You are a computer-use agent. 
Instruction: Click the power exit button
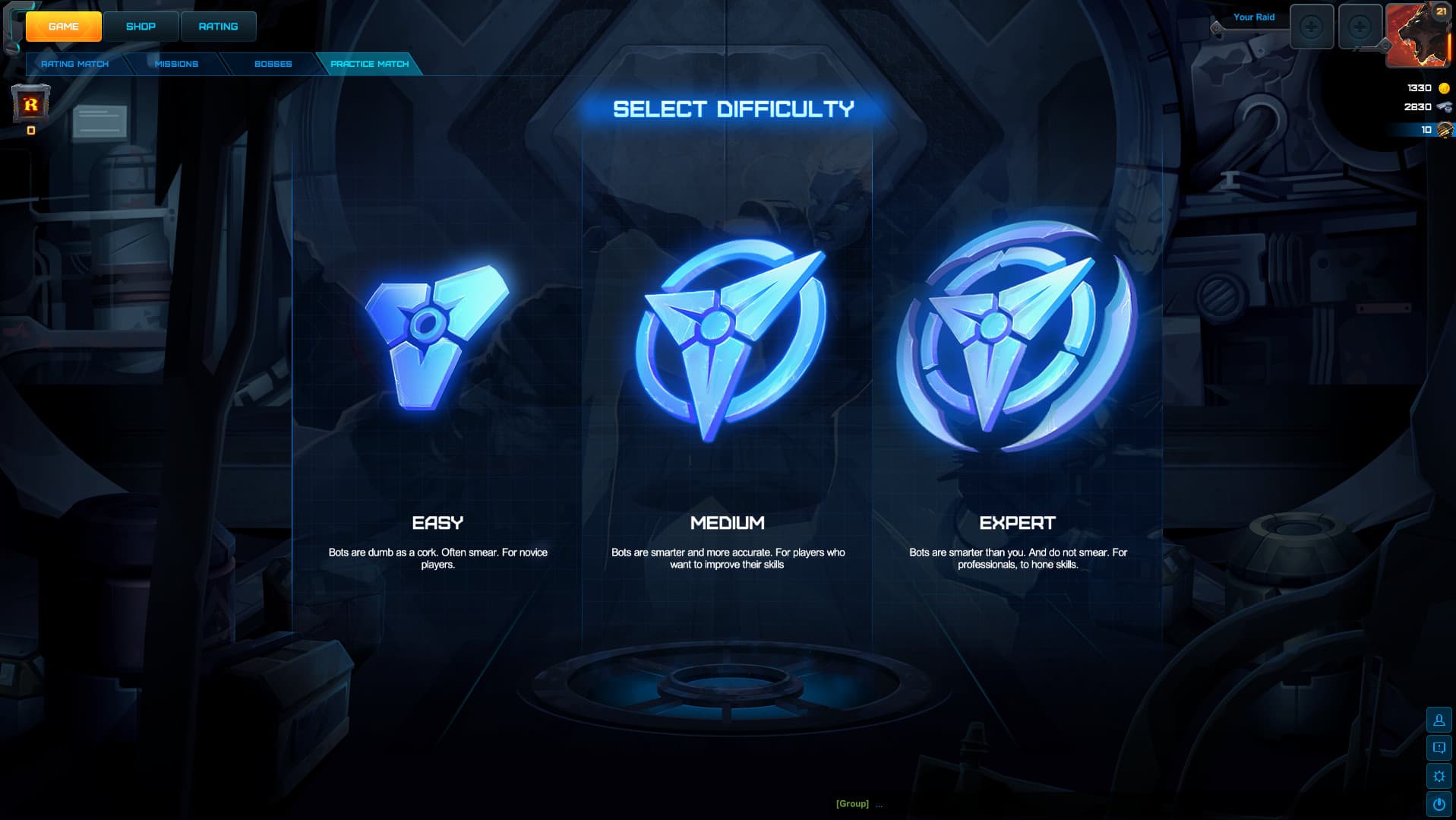coord(1439,804)
